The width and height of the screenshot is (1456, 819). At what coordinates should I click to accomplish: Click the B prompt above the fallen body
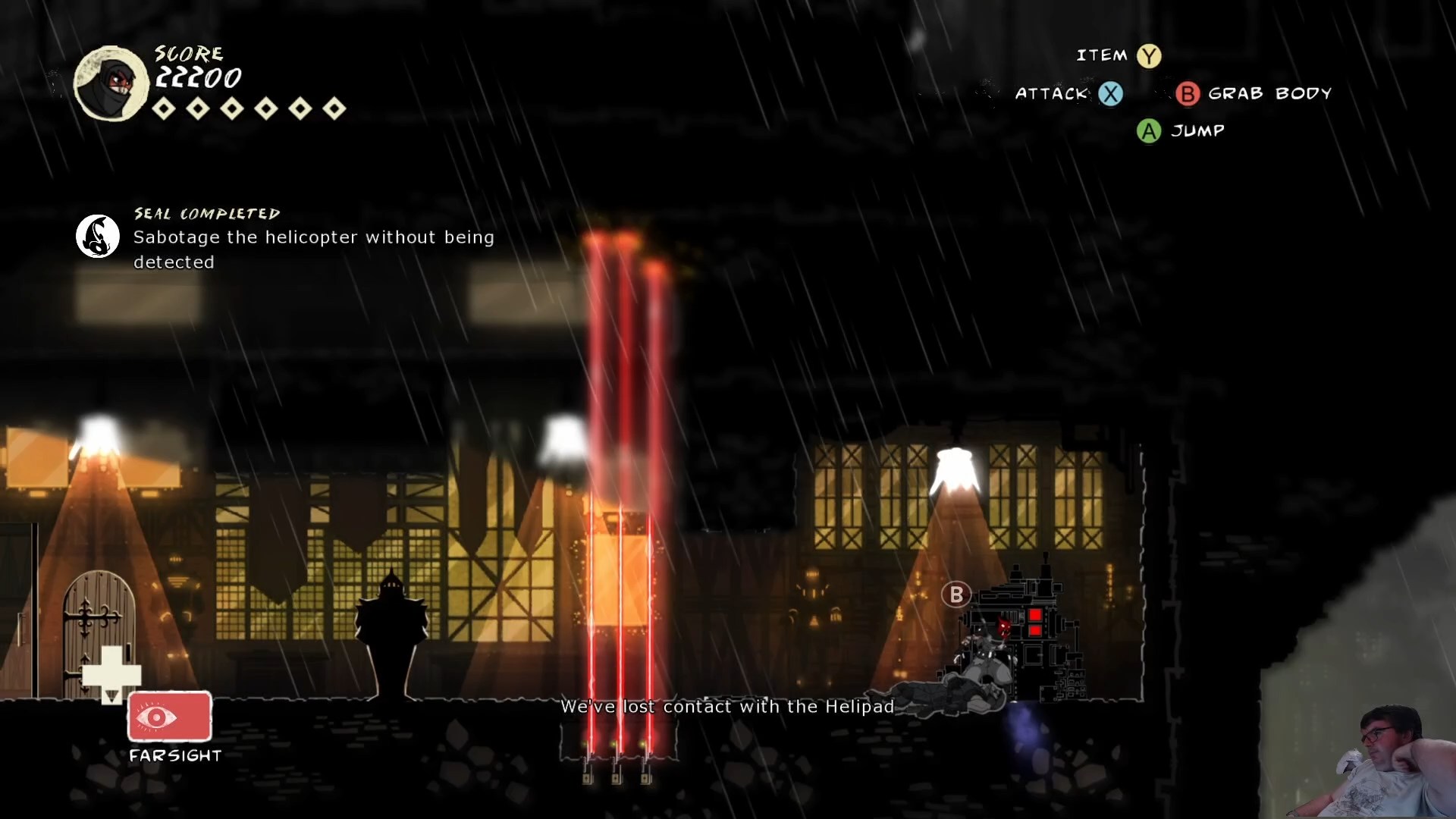pyautogui.click(x=958, y=595)
